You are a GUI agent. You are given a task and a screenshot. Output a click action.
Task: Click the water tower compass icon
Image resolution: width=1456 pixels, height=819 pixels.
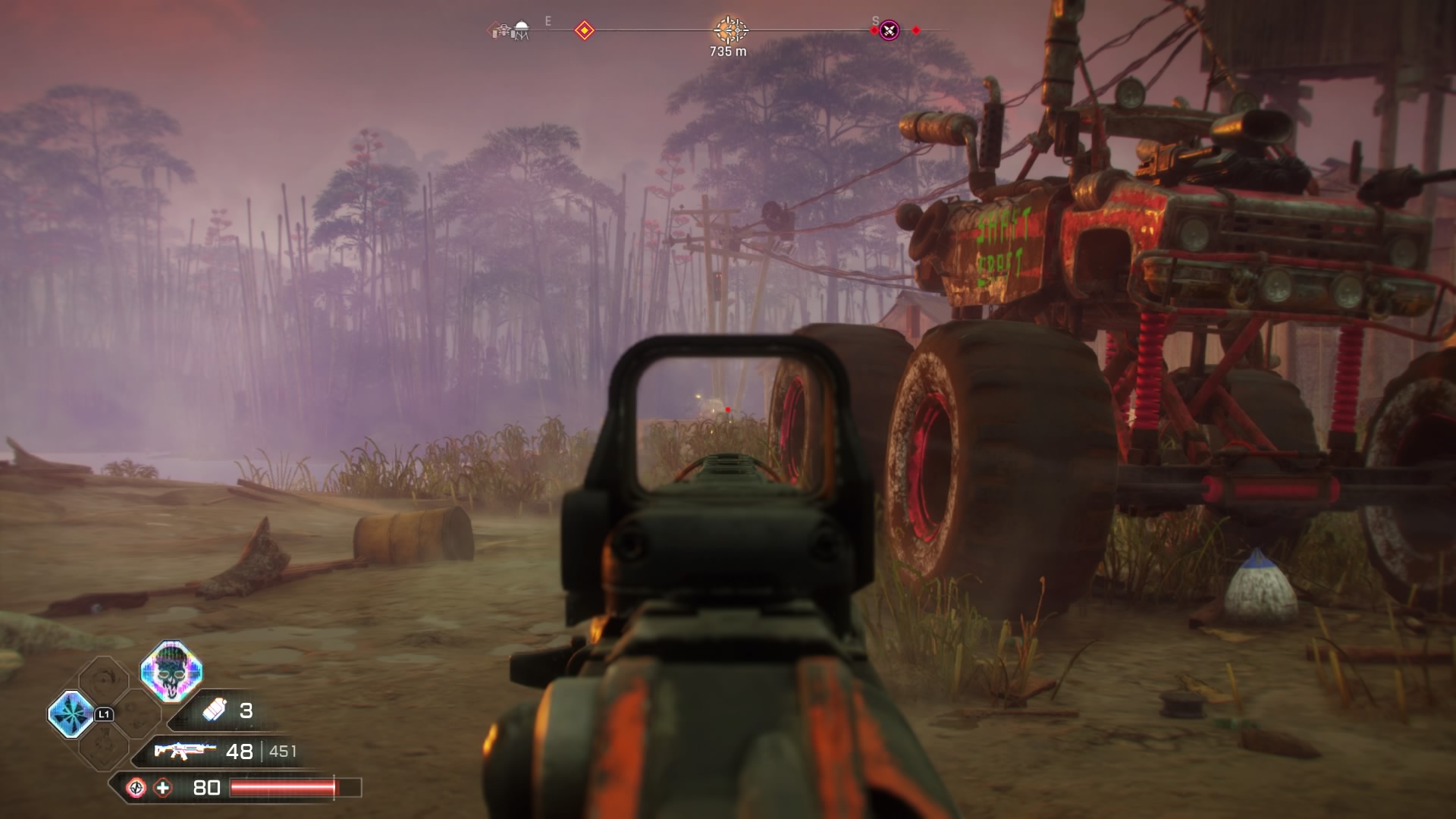(521, 30)
